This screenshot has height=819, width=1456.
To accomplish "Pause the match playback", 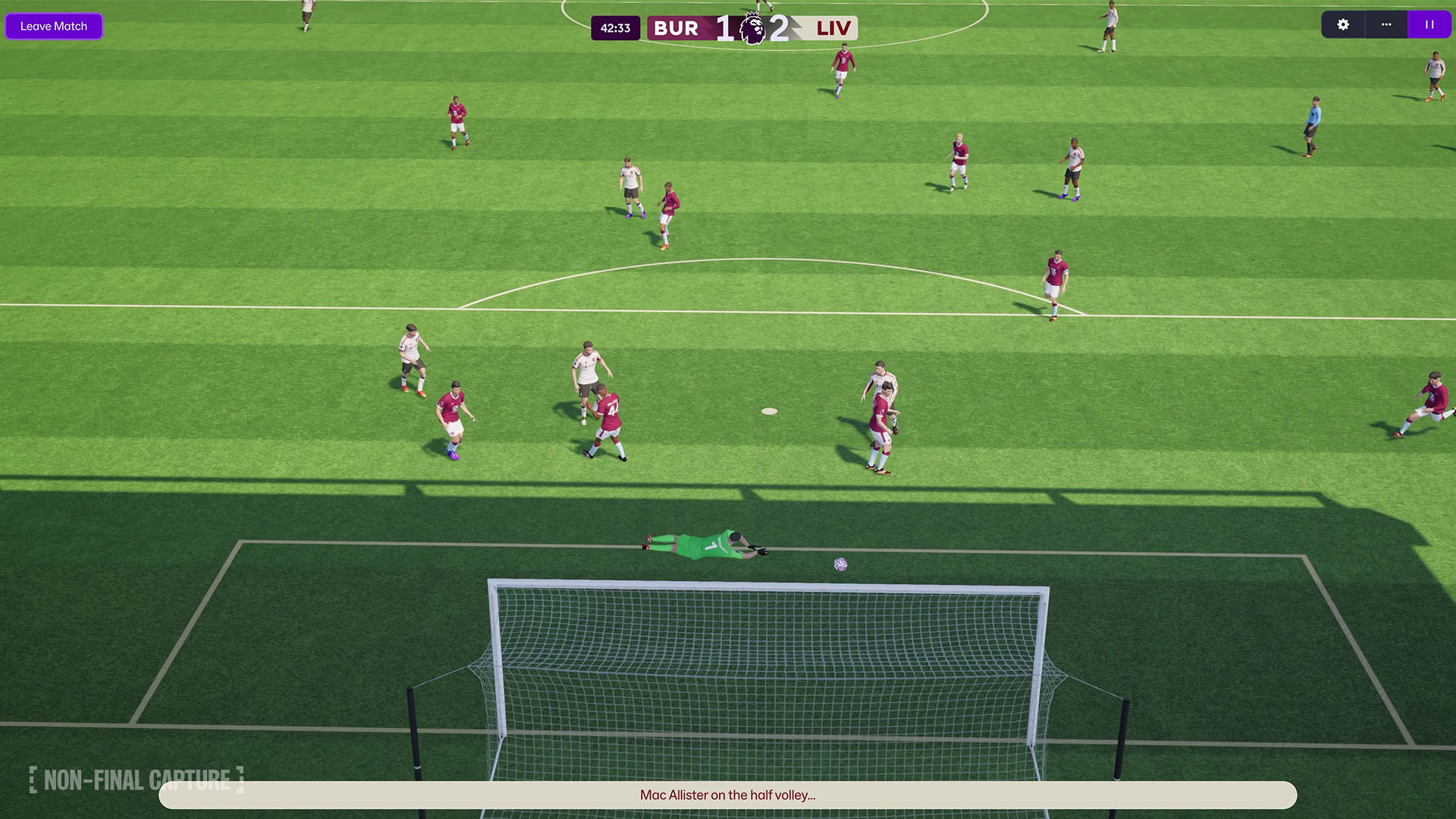I will pyautogui.click(x=1429, y=25).
